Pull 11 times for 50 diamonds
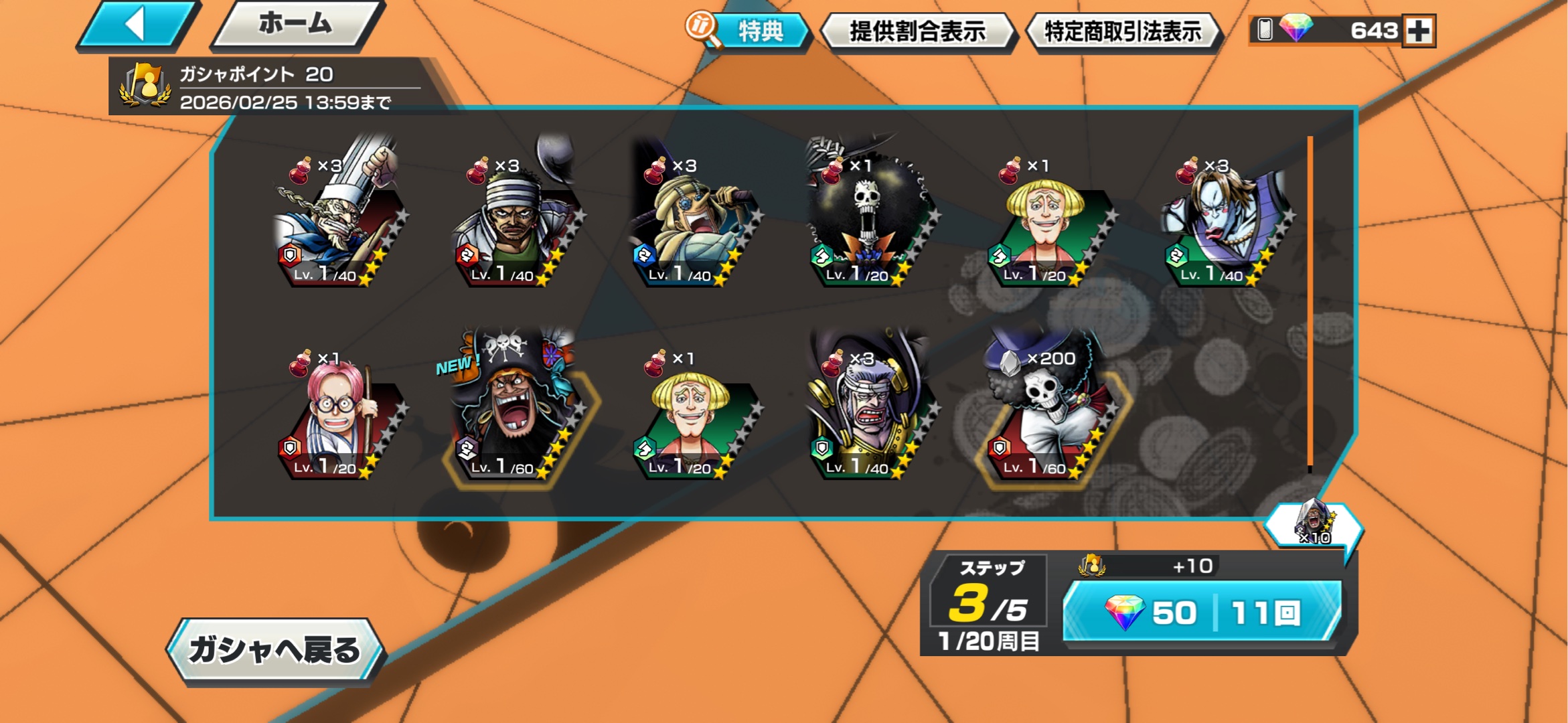This screenshot has width=1568, height=723. pos(1202,612)
